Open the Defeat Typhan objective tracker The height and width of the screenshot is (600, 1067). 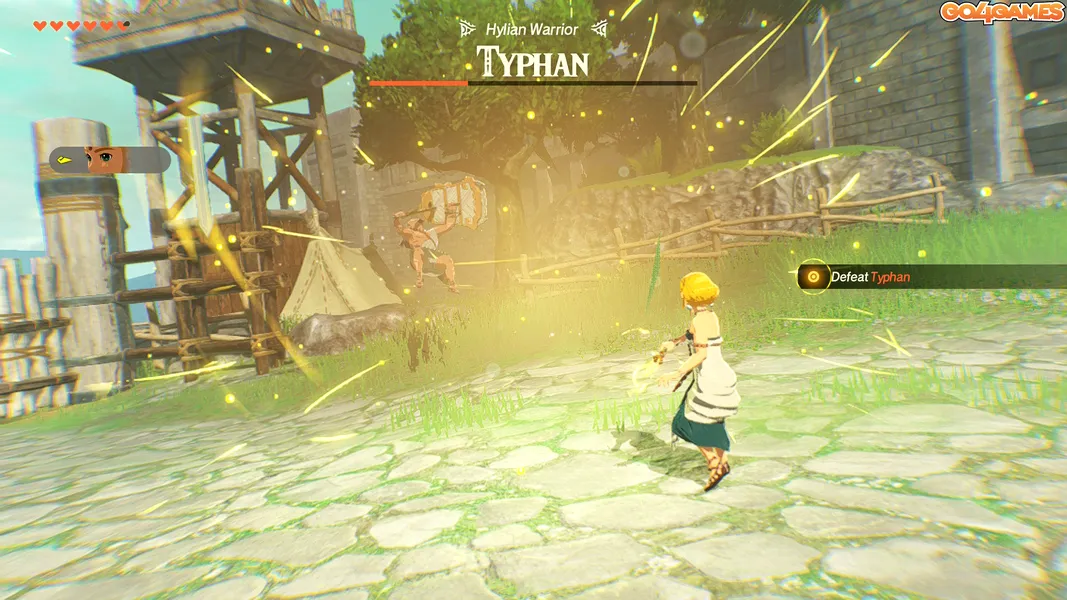click(868, 277)
